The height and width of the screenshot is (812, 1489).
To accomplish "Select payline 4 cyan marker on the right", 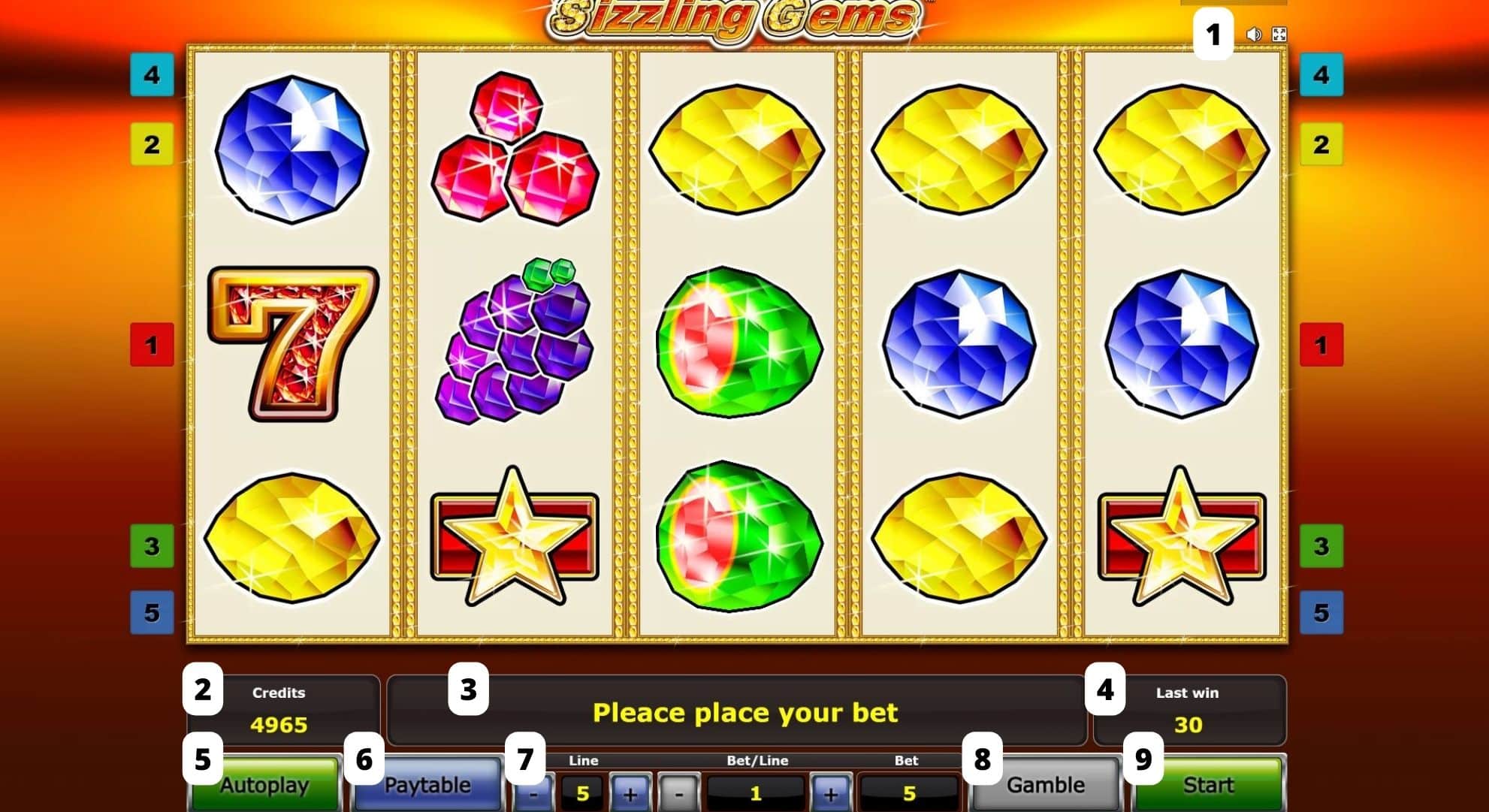I will click(x=1322, y=74).
